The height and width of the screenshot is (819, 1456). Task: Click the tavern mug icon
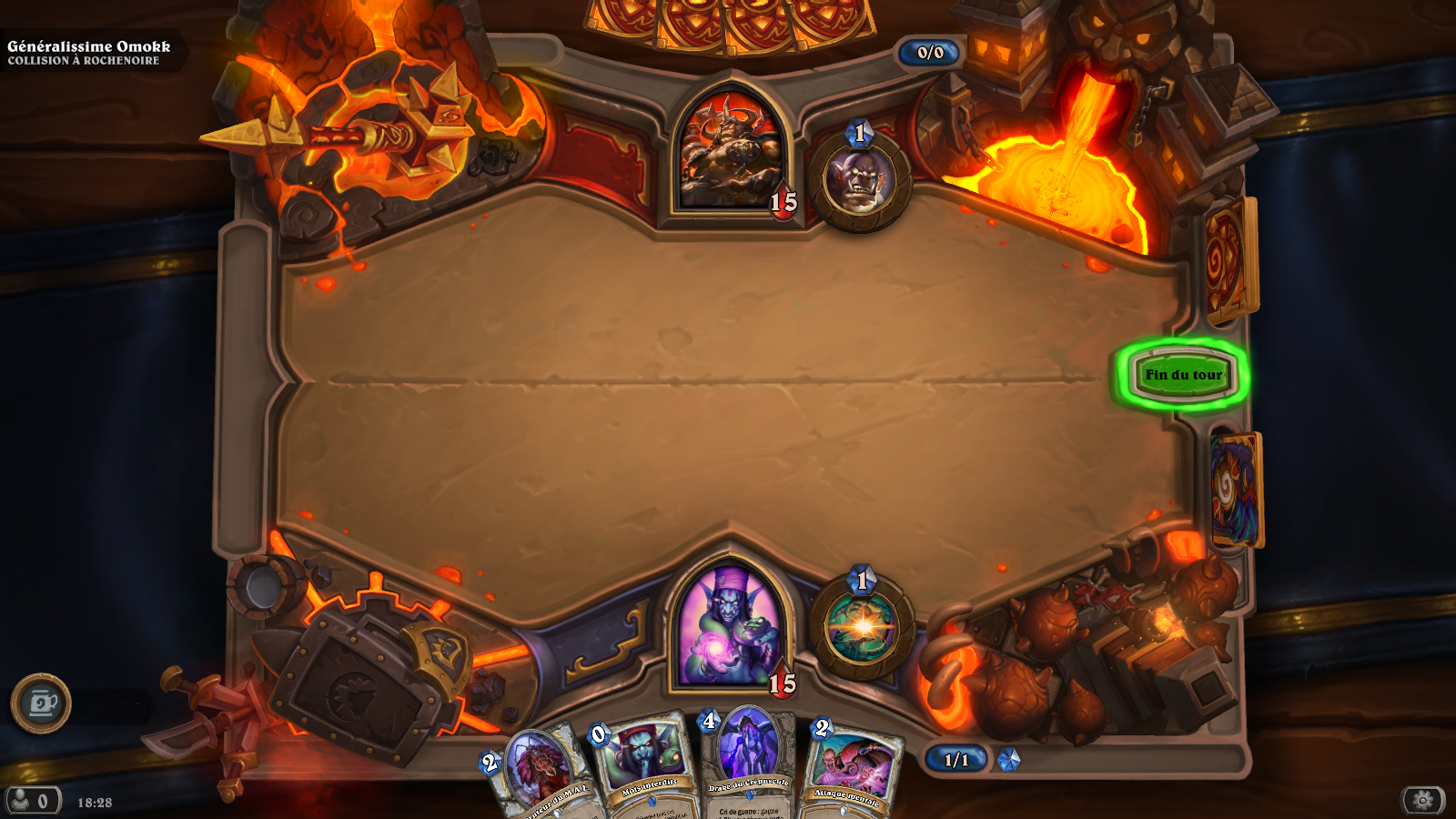pos(41,703)
